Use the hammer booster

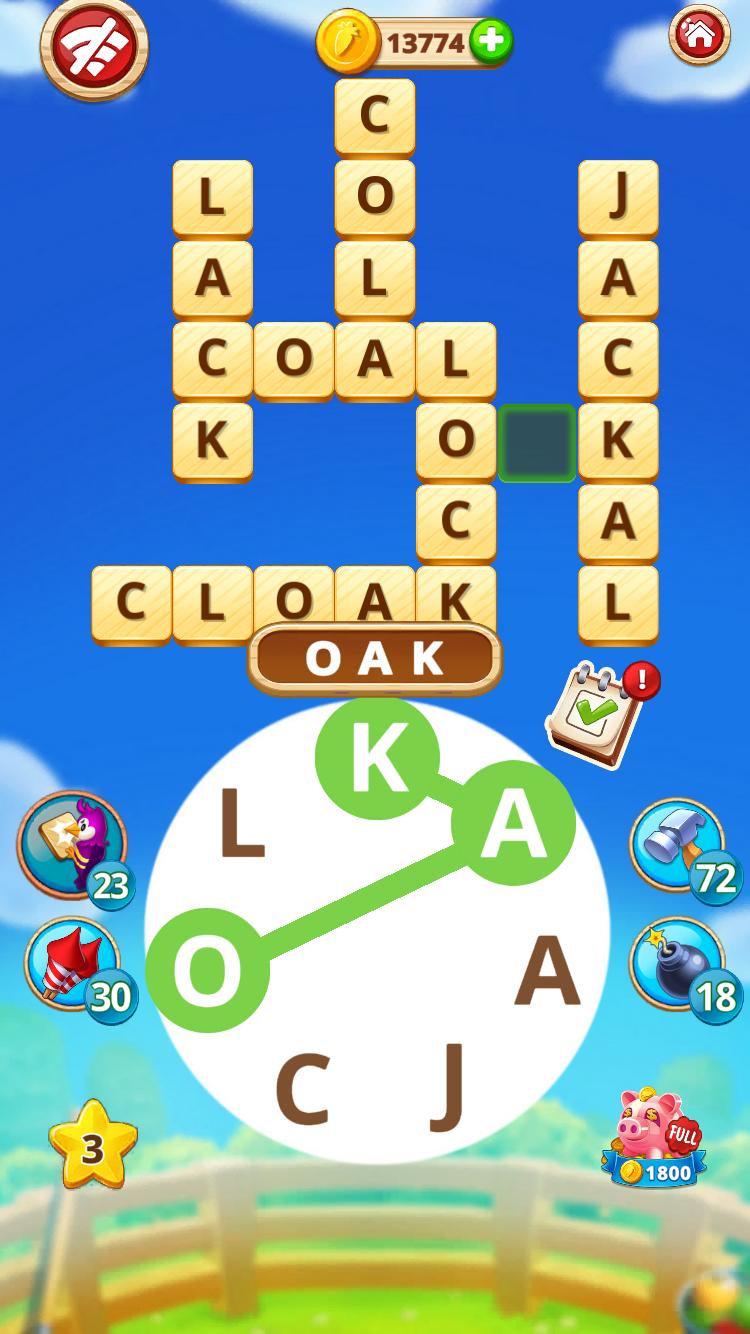tap(677, 845)
